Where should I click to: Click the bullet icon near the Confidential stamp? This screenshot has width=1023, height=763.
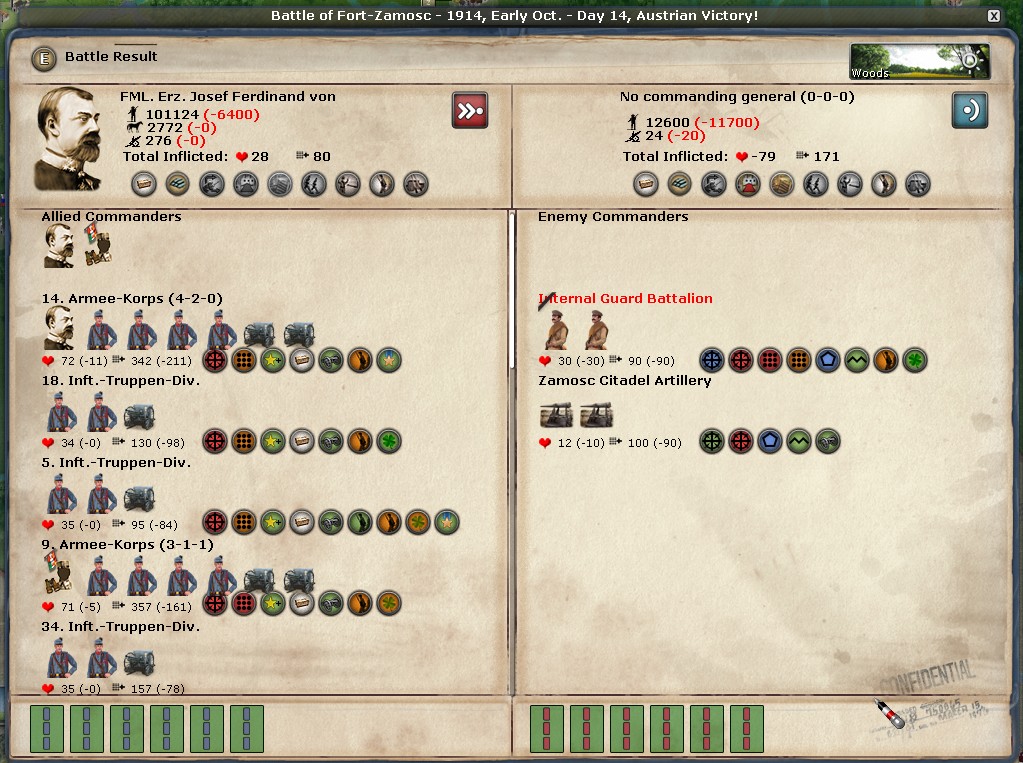tap(889, 713)
